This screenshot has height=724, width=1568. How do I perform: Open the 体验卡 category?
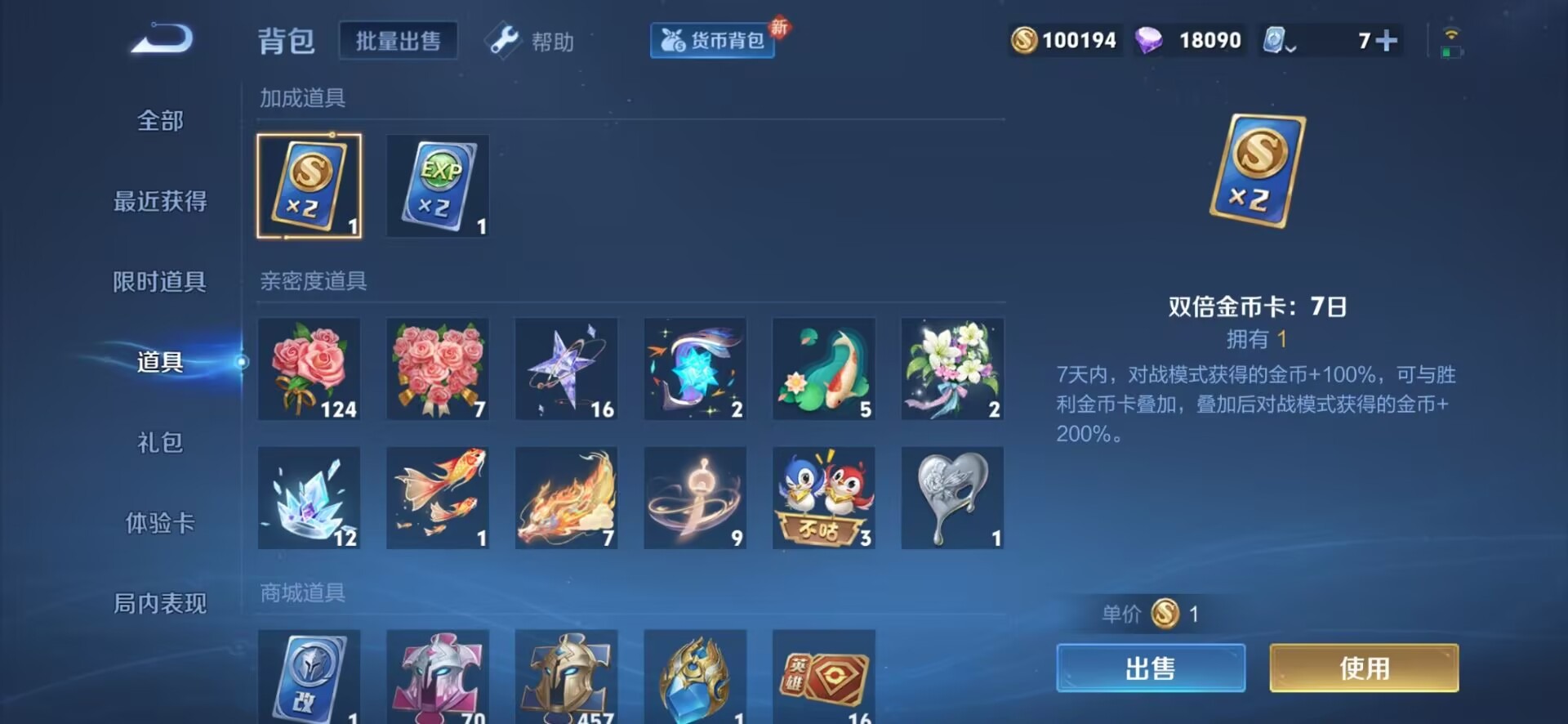160,523
